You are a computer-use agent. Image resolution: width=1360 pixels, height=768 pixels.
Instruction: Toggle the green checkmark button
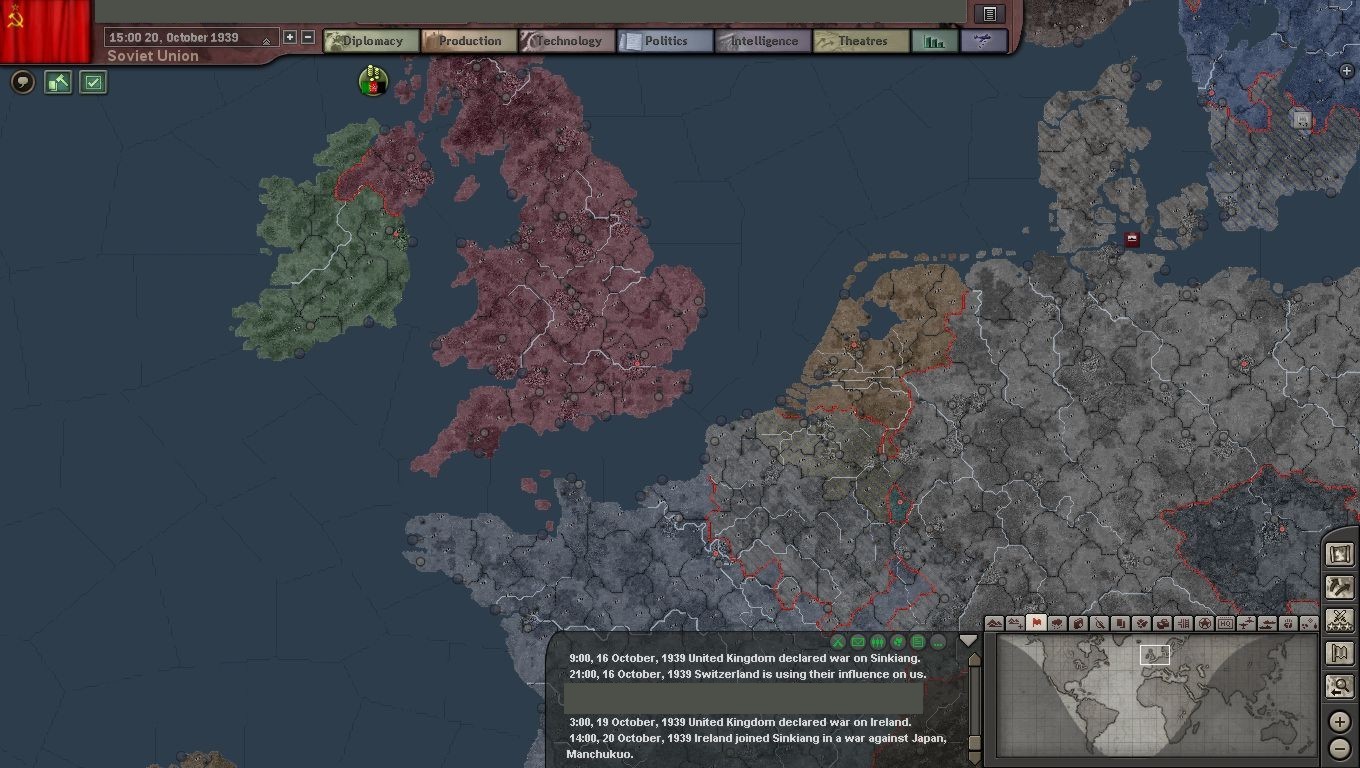pos(93,82)
